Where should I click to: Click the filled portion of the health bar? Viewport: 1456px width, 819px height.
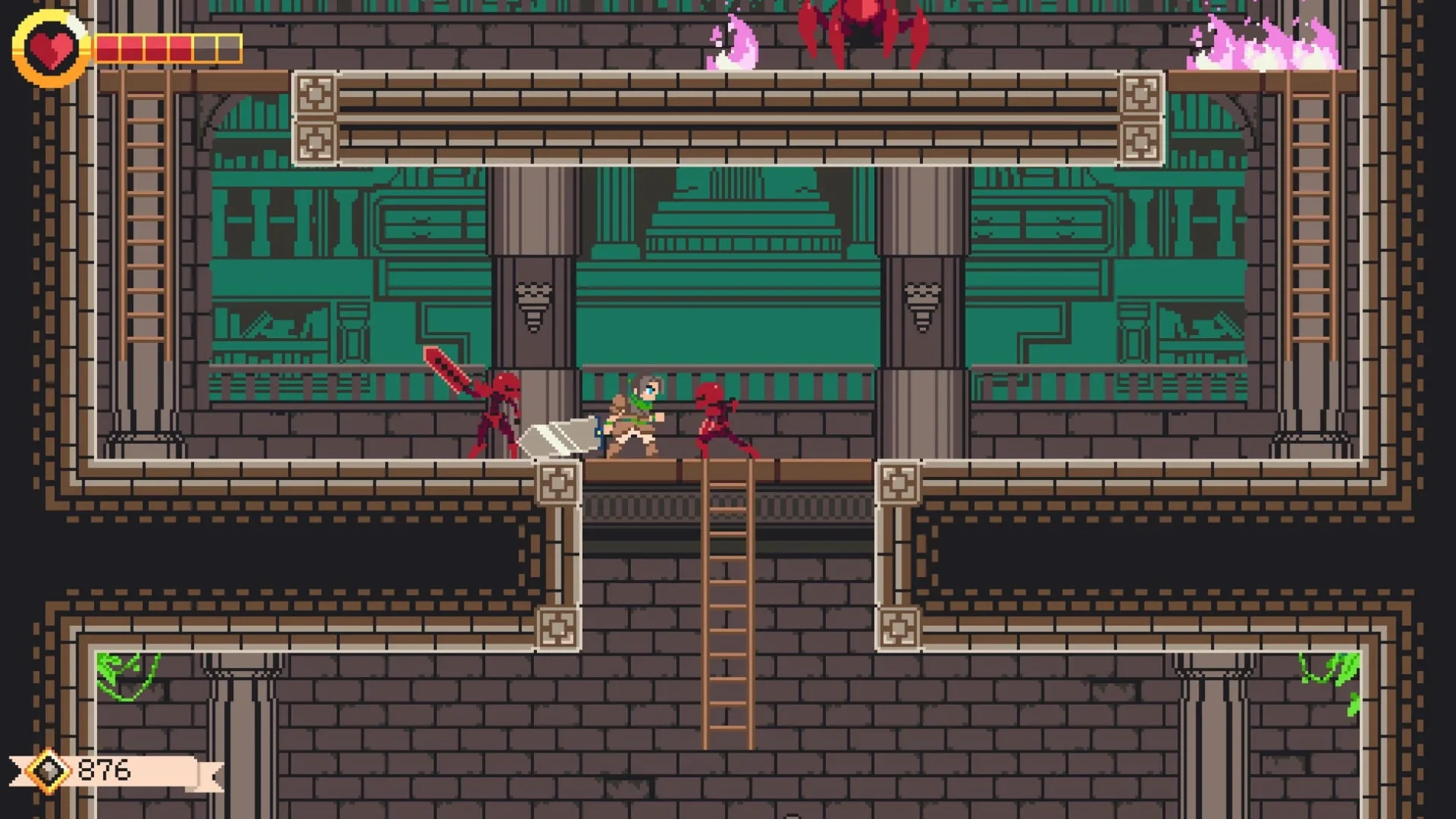click(x=144, y=48)
